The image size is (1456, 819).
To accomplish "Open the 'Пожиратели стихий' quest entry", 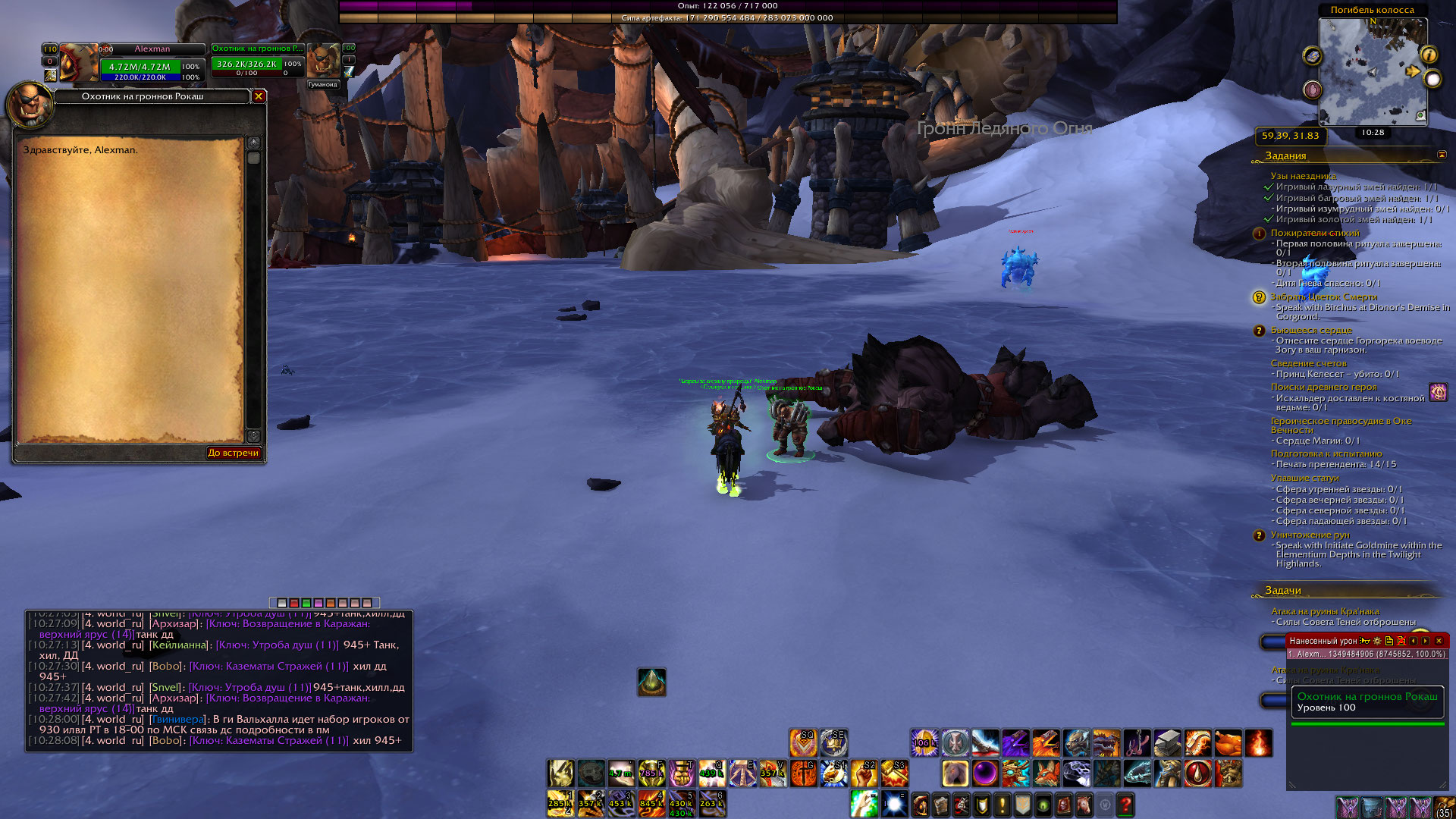I will click(1315, 233).
